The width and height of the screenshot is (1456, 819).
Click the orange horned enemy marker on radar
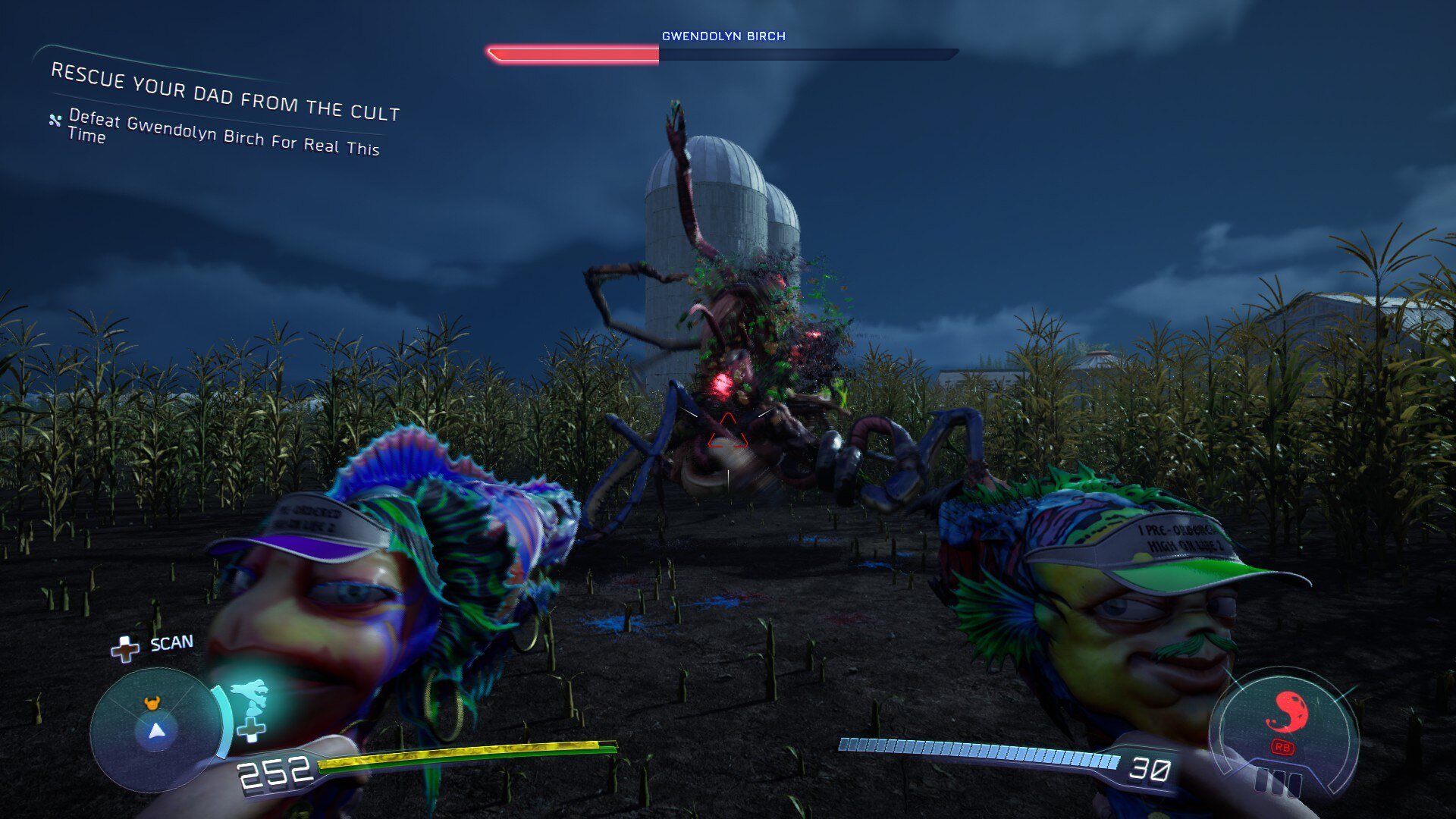coord(153,704)
